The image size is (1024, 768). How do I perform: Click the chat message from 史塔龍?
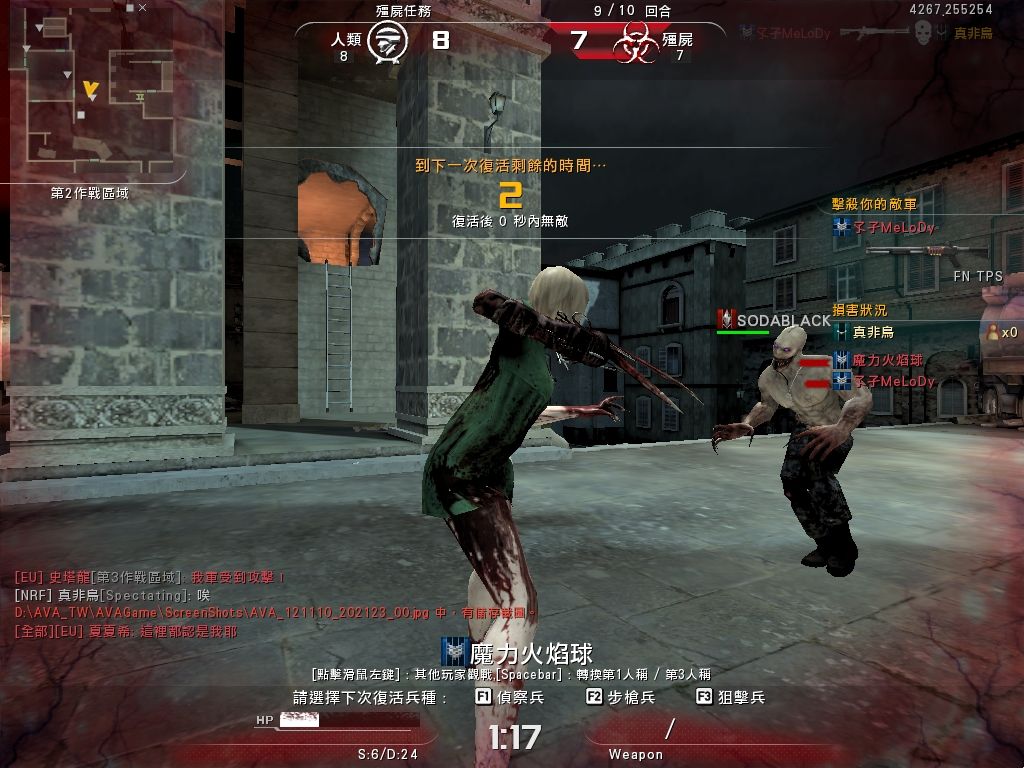(x=150, y=577)
